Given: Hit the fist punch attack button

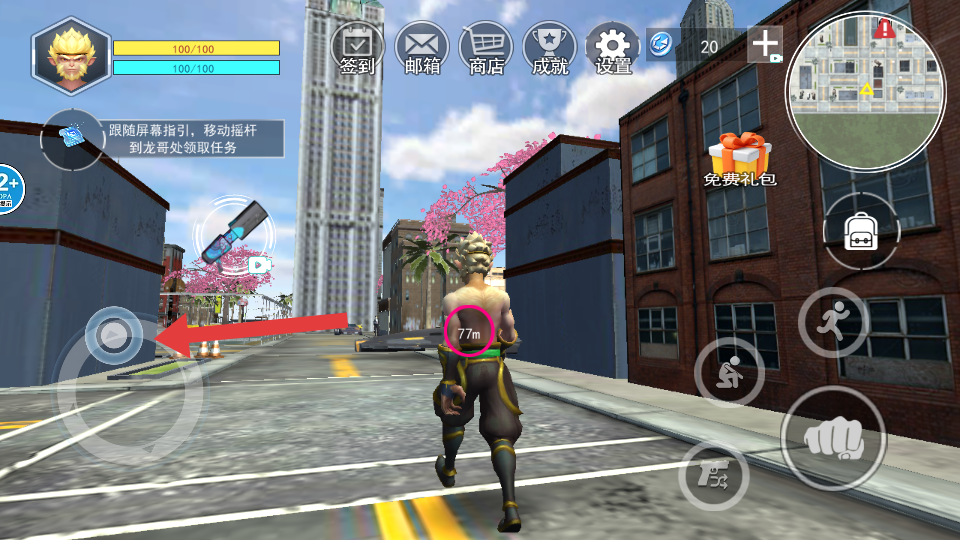Looking at the screenshot, I should (833, 437).
